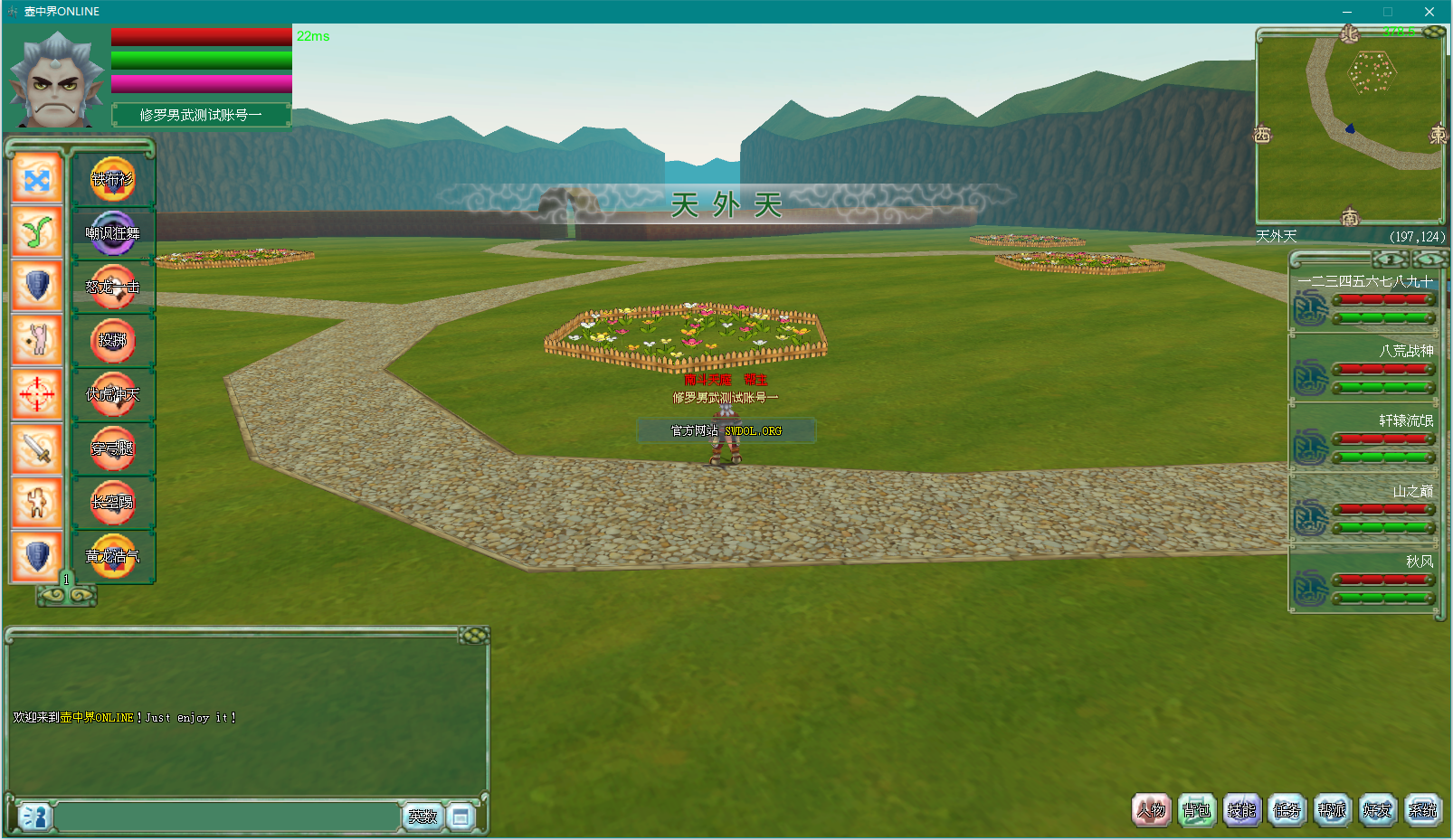This screenshot has width=1453, height=840.
Task: Open the 任务 quest window
Action: click(x=1287, y=810)
